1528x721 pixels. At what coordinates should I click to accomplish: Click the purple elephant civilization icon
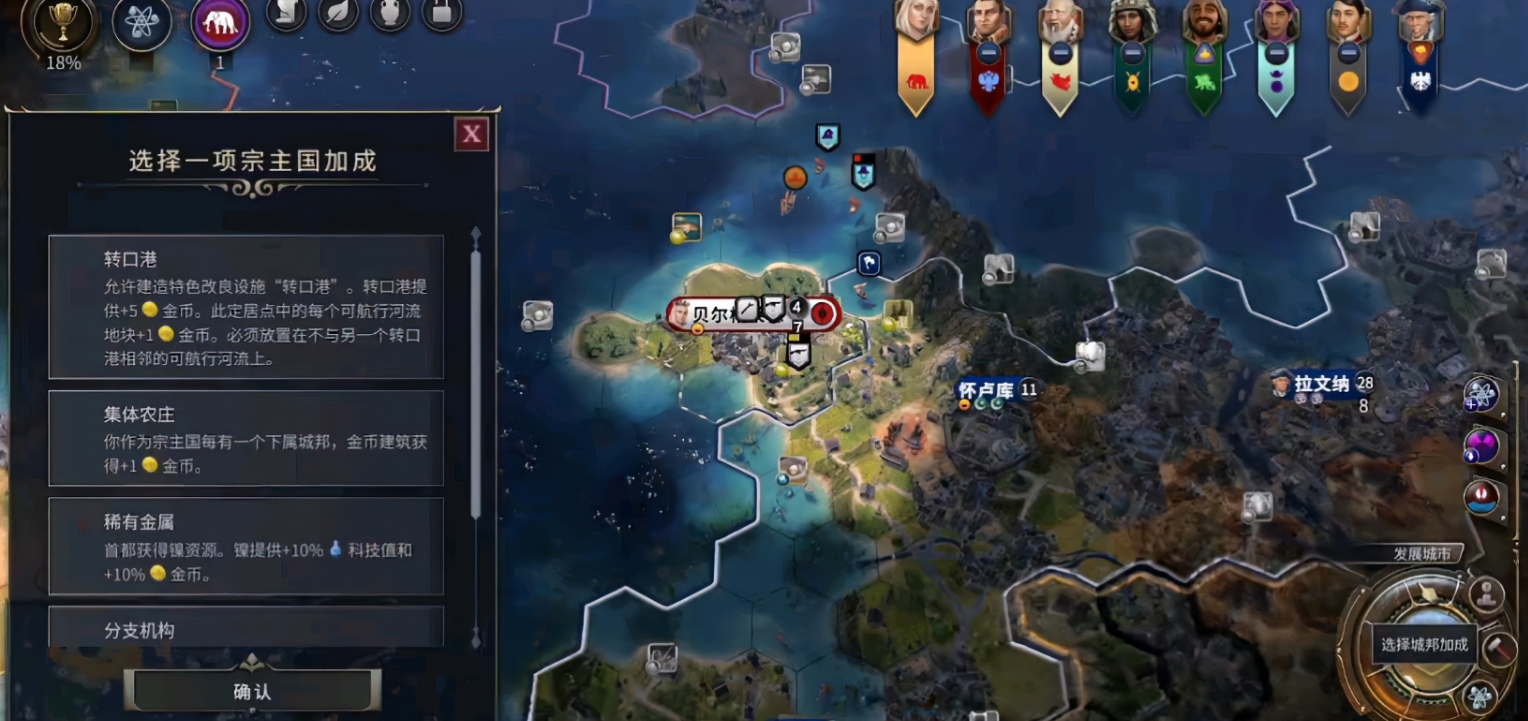[220, 24]
